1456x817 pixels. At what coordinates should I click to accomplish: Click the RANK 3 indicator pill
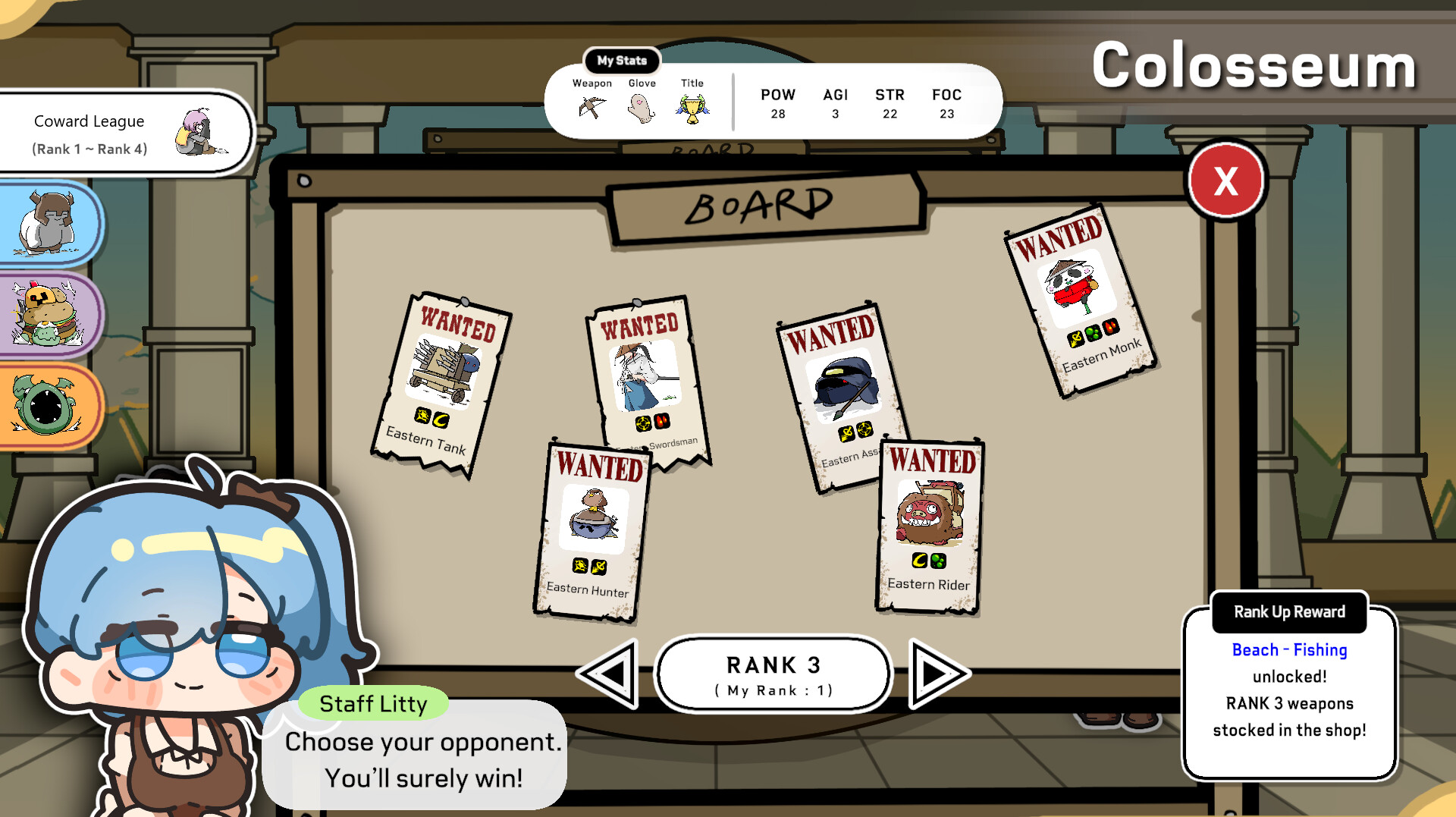[773, 674]
